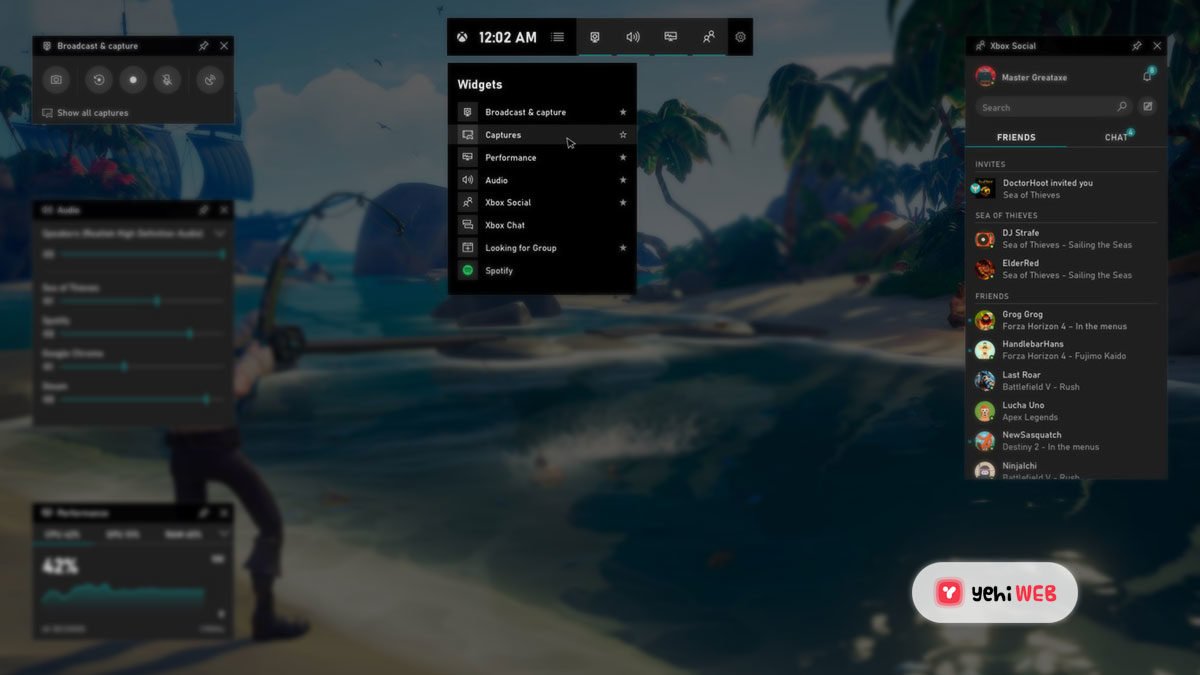
Task: Open Game Bar settings gear
Action: tap(740, 37)
